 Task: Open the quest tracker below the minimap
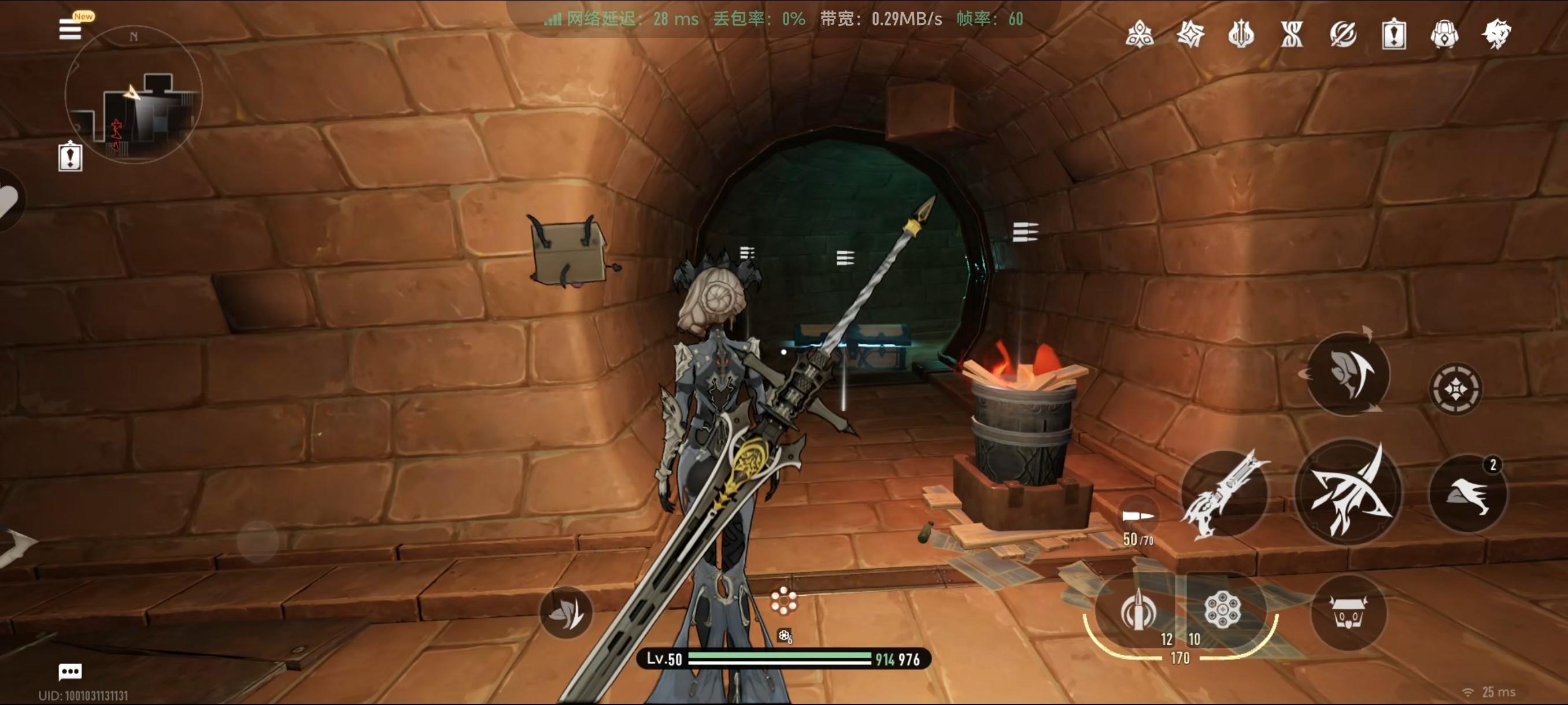click(70, 157)
